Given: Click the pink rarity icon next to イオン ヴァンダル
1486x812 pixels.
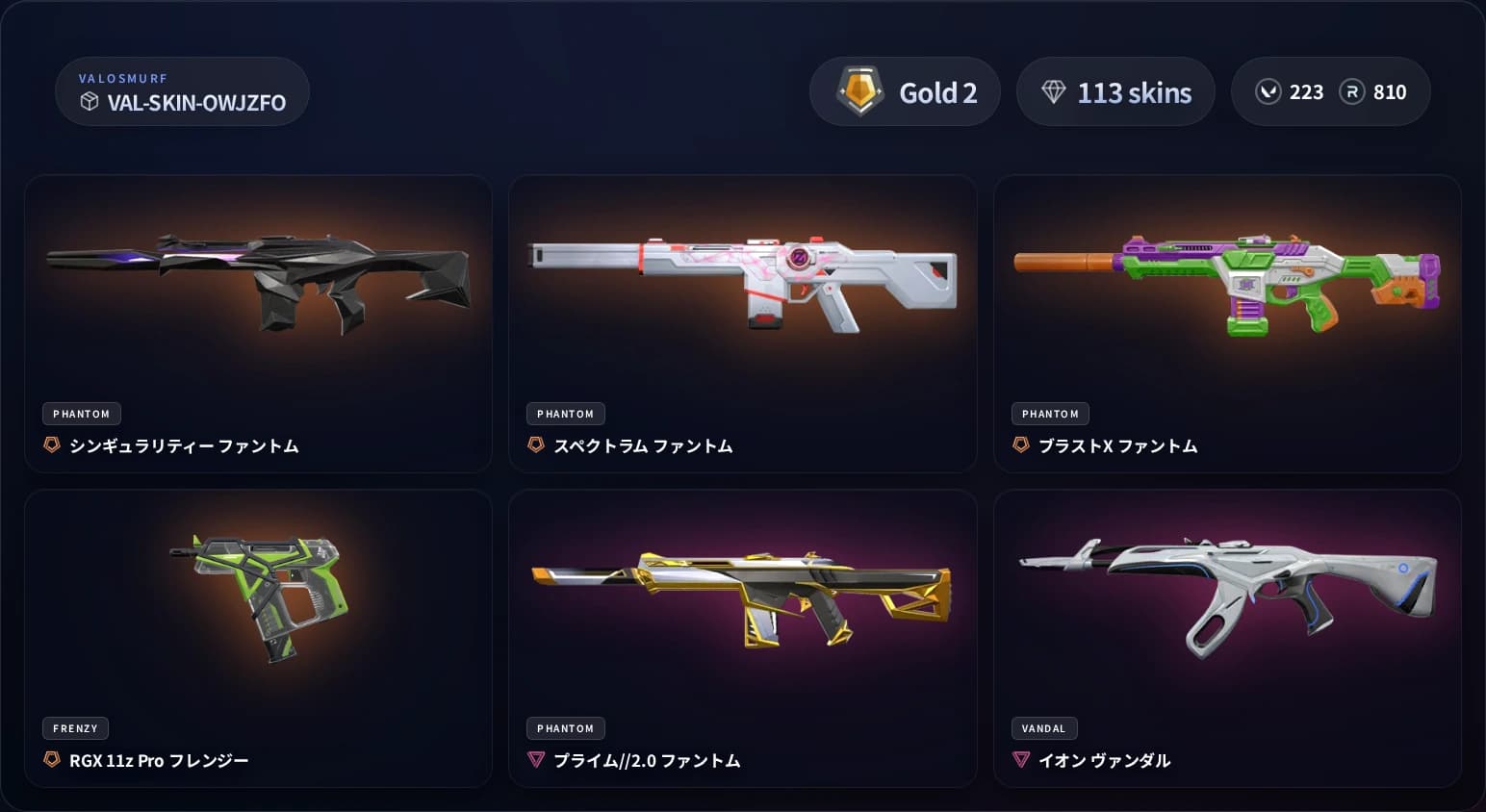Looking at the screenshot, I should click(x=1020, y=759).
